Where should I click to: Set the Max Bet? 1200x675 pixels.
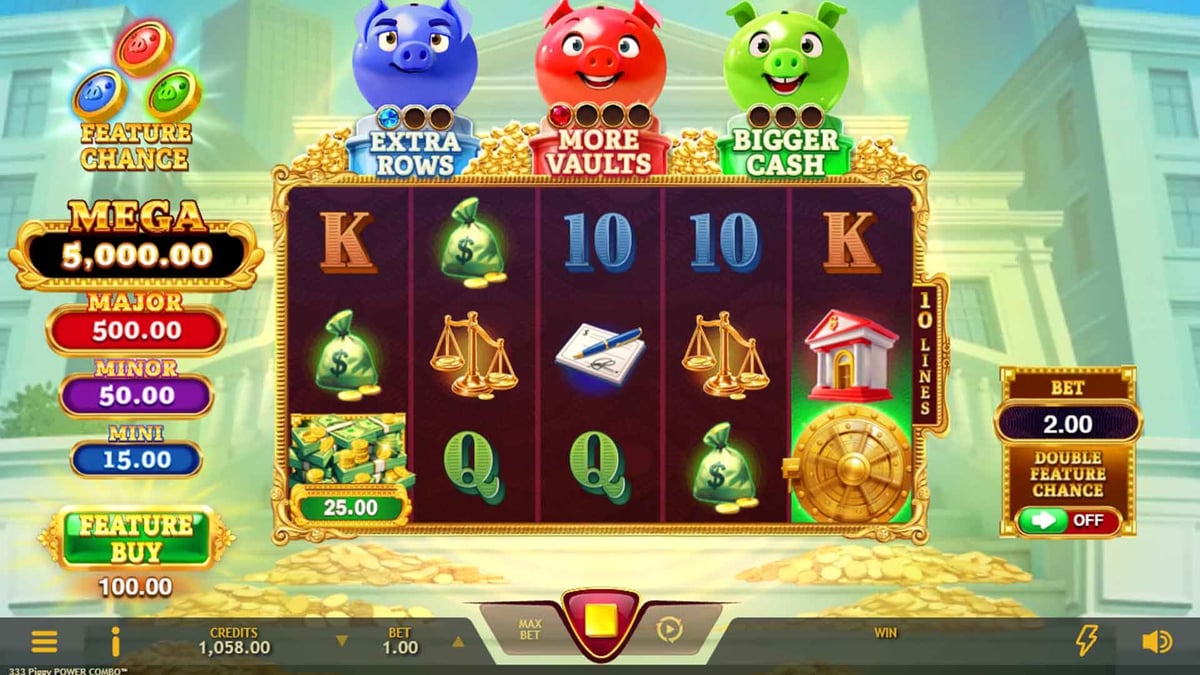[x=529, y=629]
